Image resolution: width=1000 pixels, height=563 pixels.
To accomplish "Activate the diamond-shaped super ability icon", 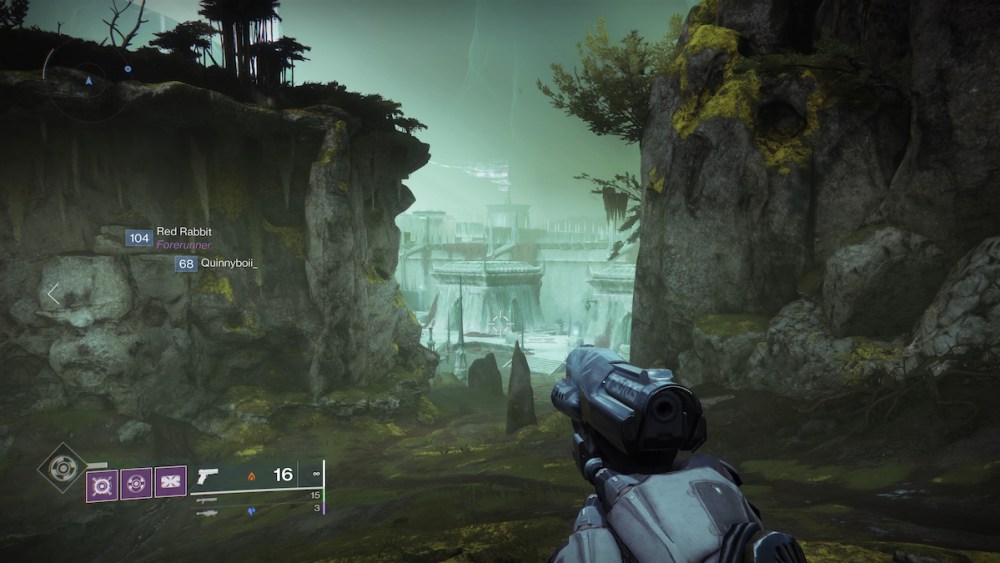I will [61, 467].
